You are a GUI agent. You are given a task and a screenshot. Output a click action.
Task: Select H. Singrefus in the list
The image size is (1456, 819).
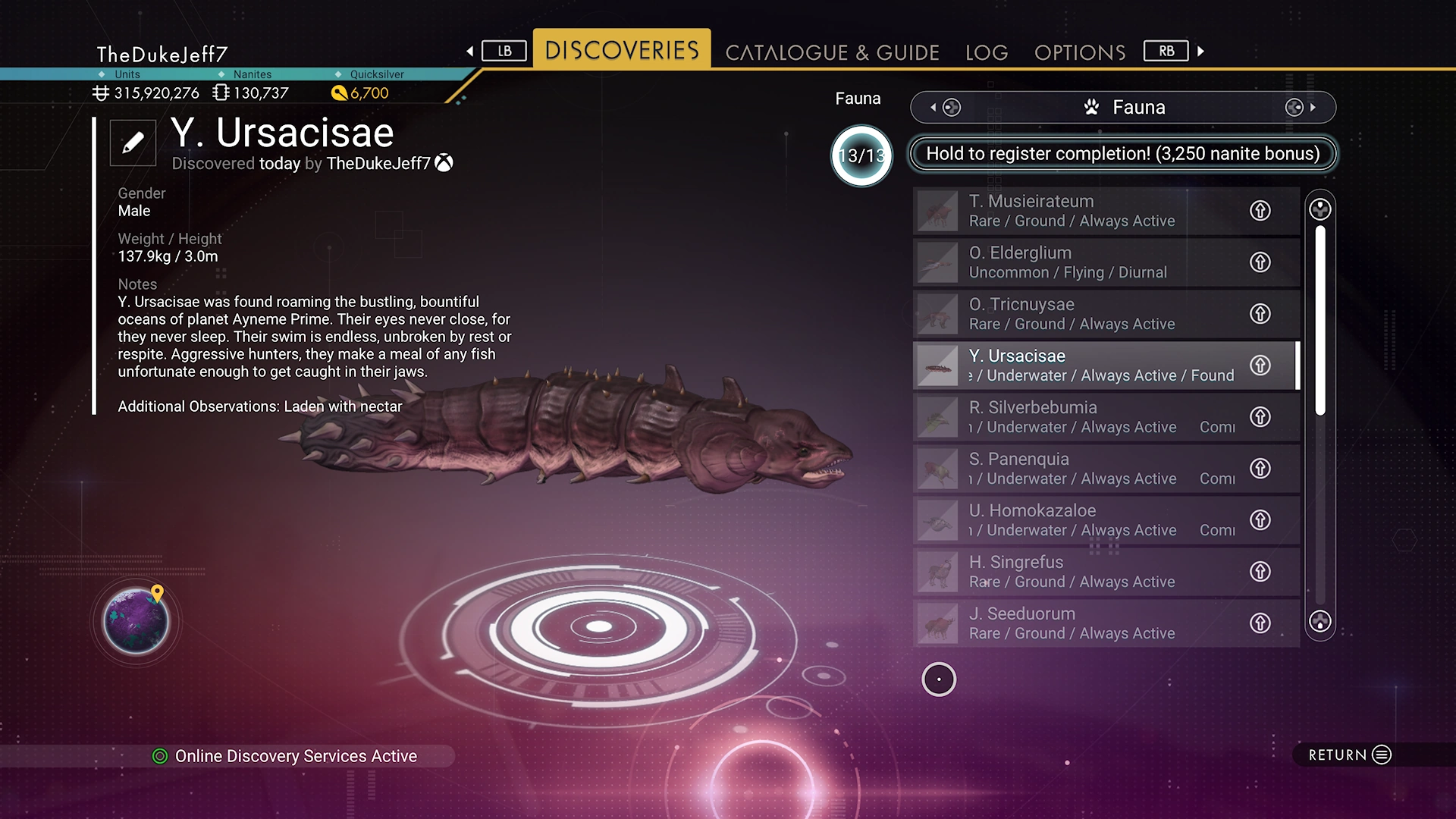coord(1084,572)
